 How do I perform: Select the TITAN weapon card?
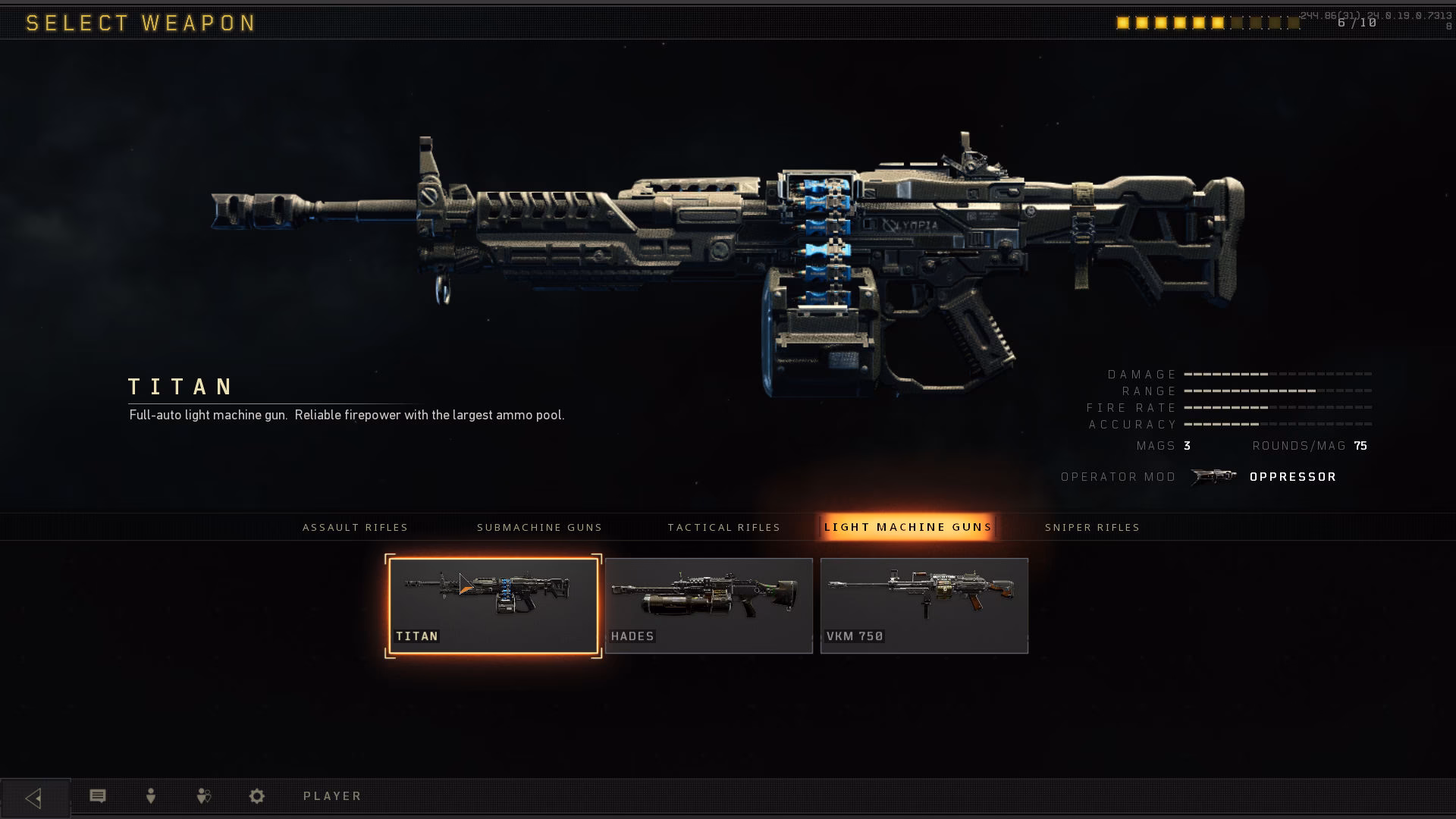[493, 604]
